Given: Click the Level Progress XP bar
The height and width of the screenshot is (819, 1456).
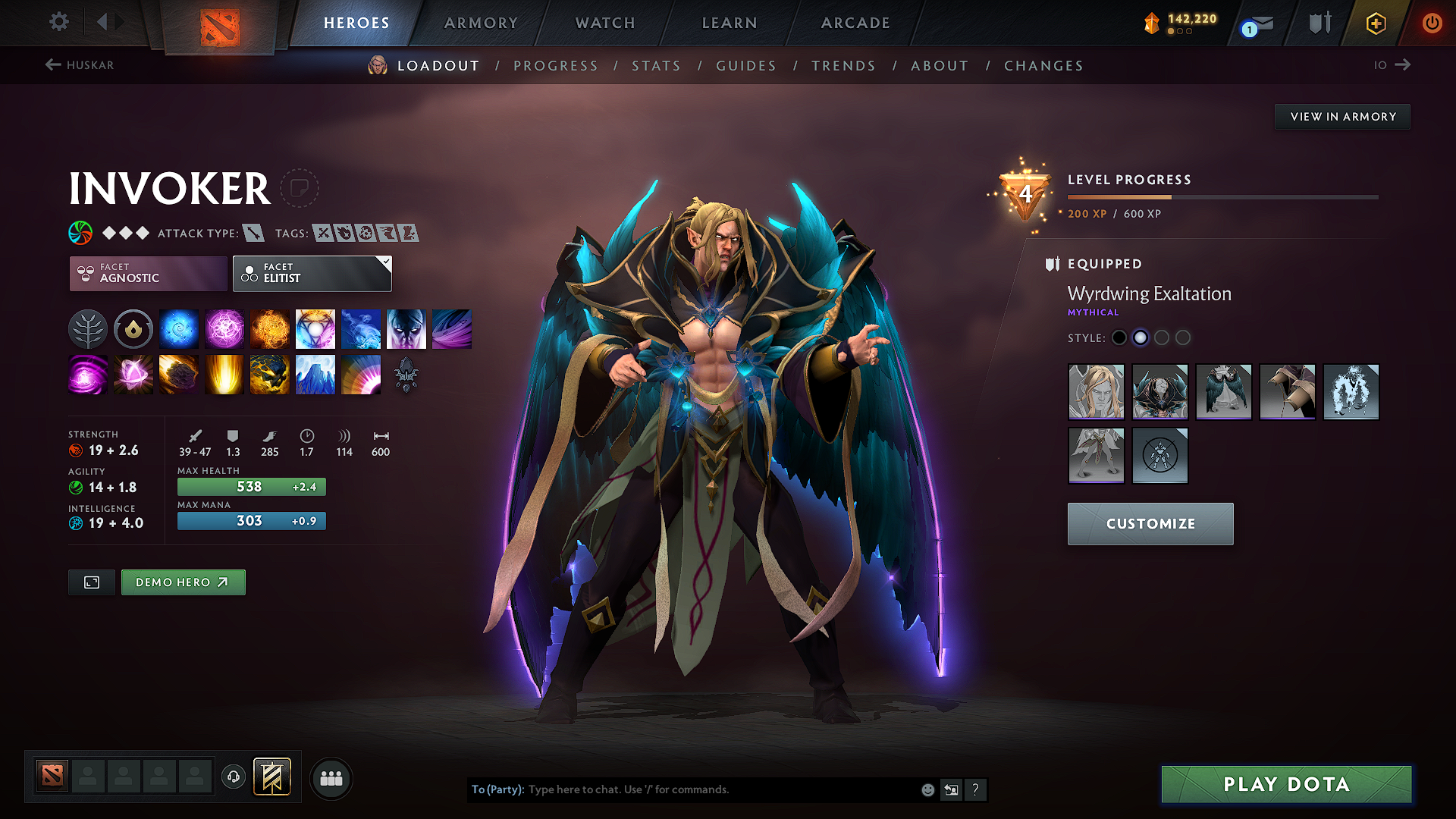Looking at the screenshot, I should (1222, 196).
